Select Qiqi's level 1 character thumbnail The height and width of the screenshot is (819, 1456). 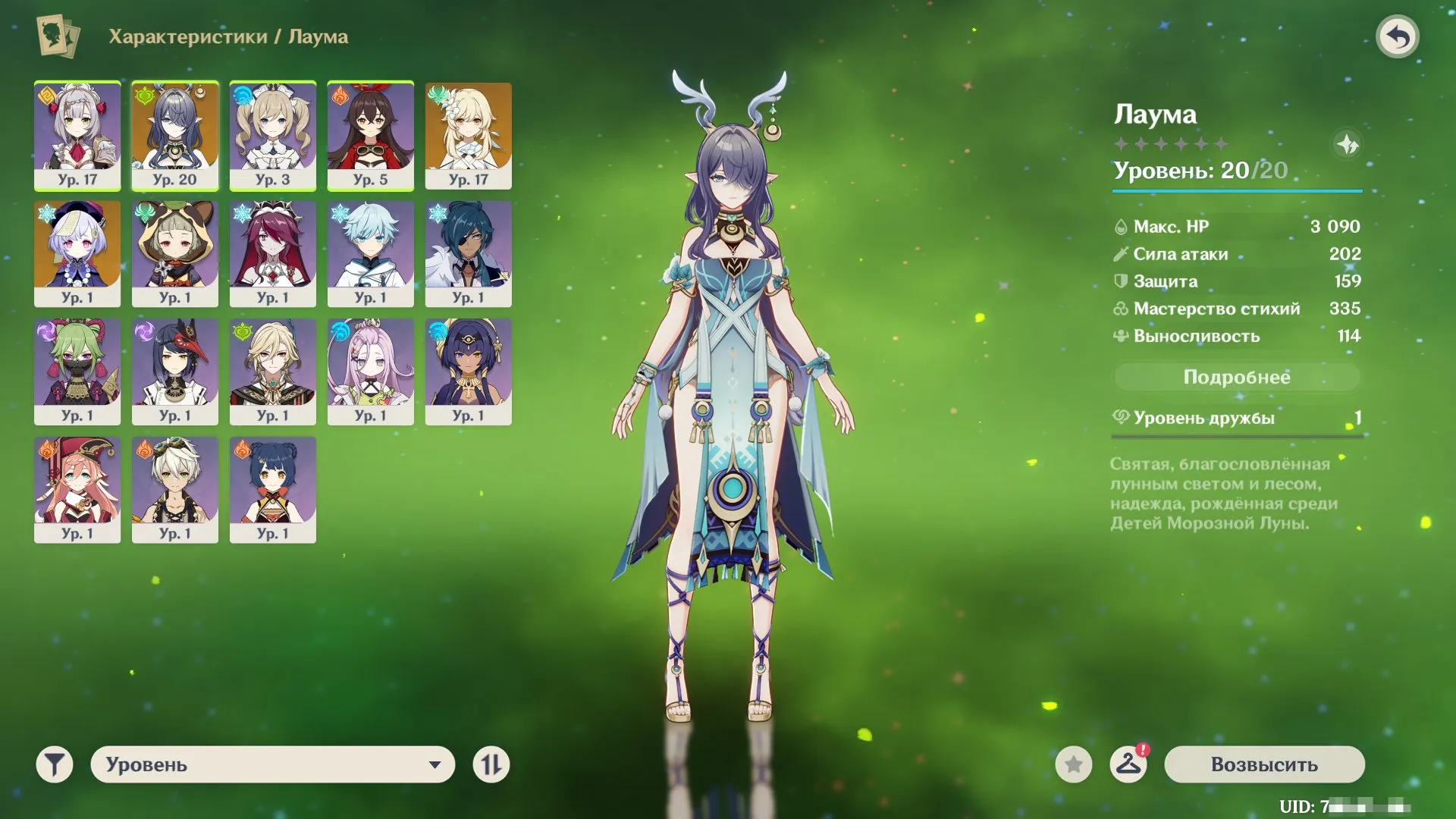pyautogui.click(x=76, y=254)
